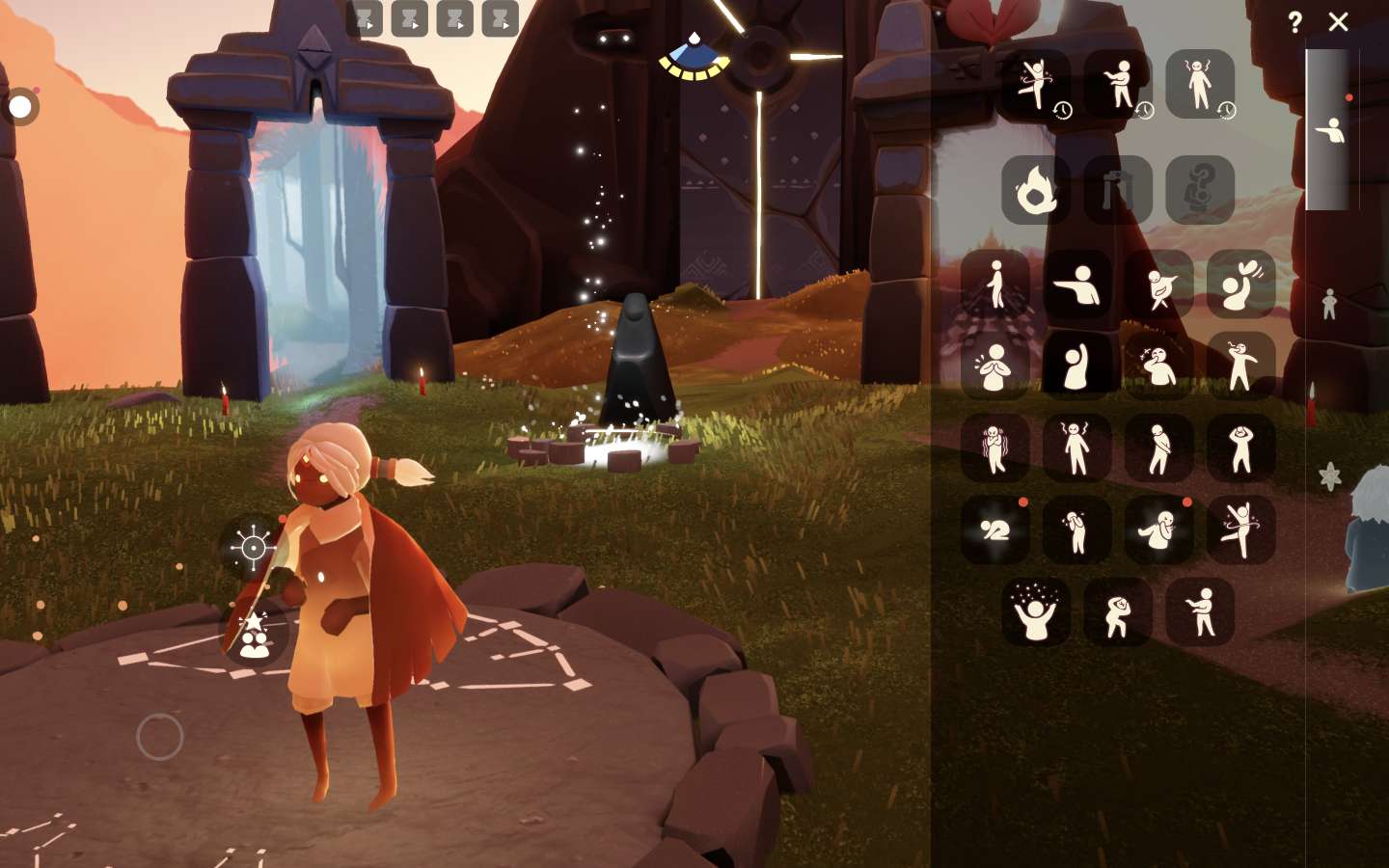
Task: Choose the waving arm-raised emote
Action: pos(1076,366)
